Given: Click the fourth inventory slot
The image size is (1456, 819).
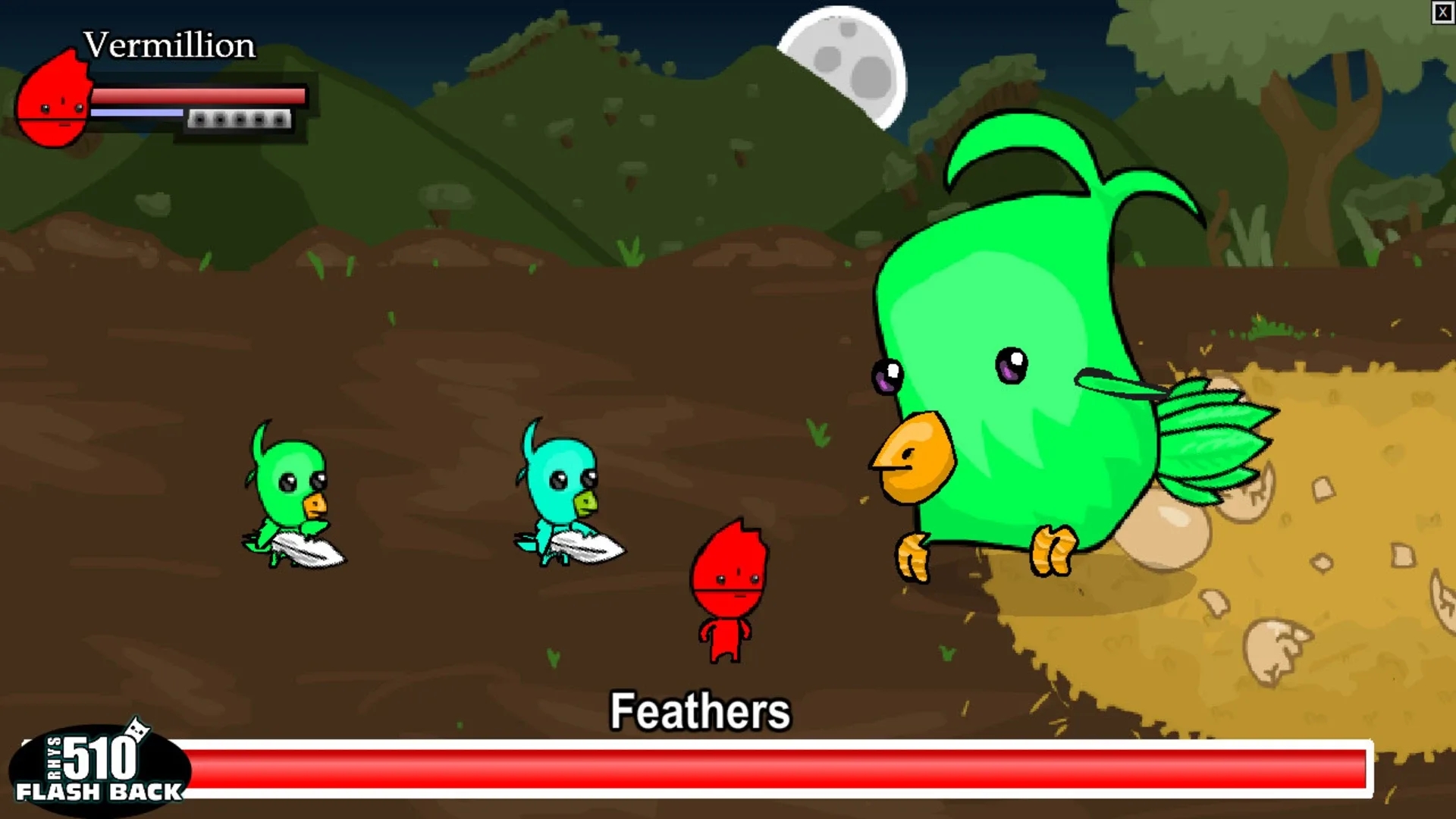Looking at the screenshot, I should point(259,120).
